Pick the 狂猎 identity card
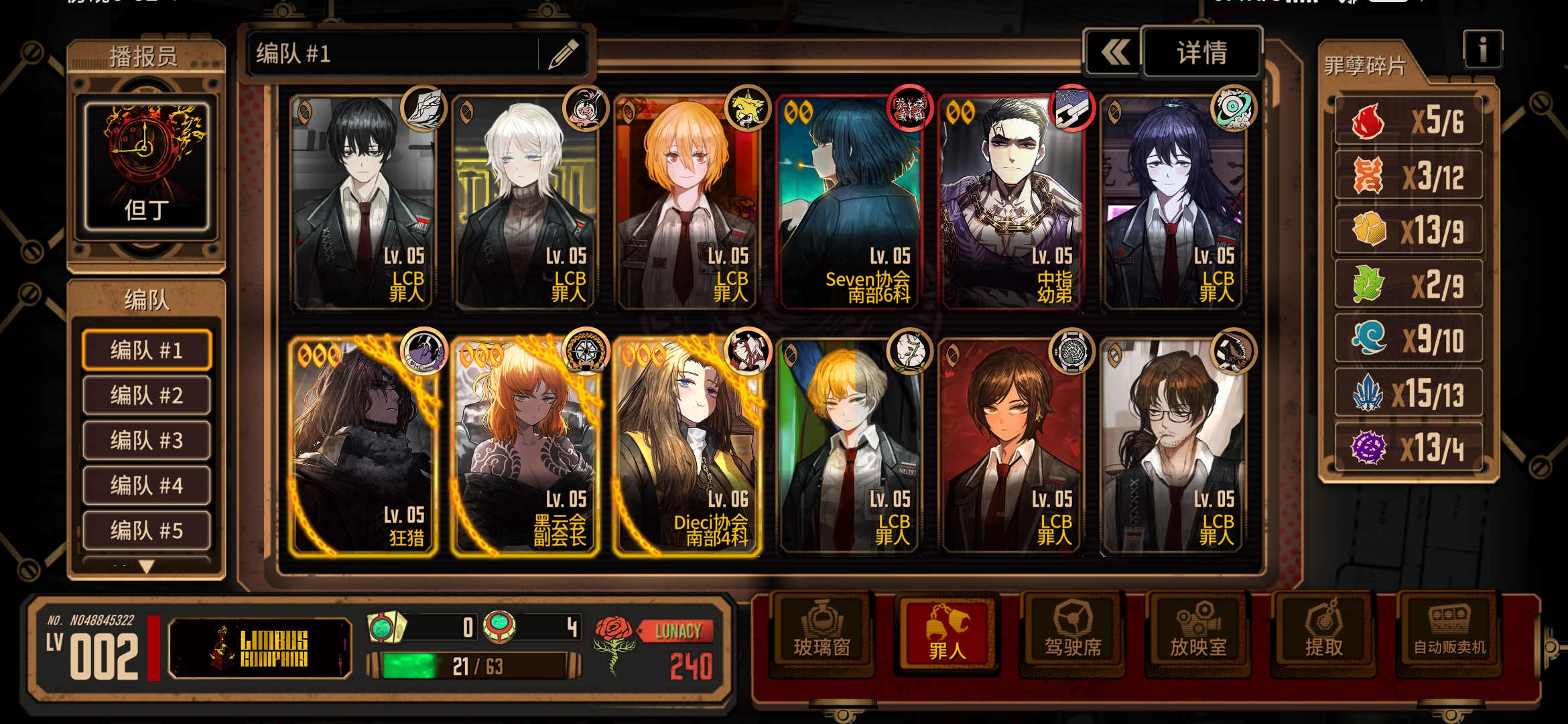Screen dimensions: 1568x724 pyautogui.click(x=363, y=447)
